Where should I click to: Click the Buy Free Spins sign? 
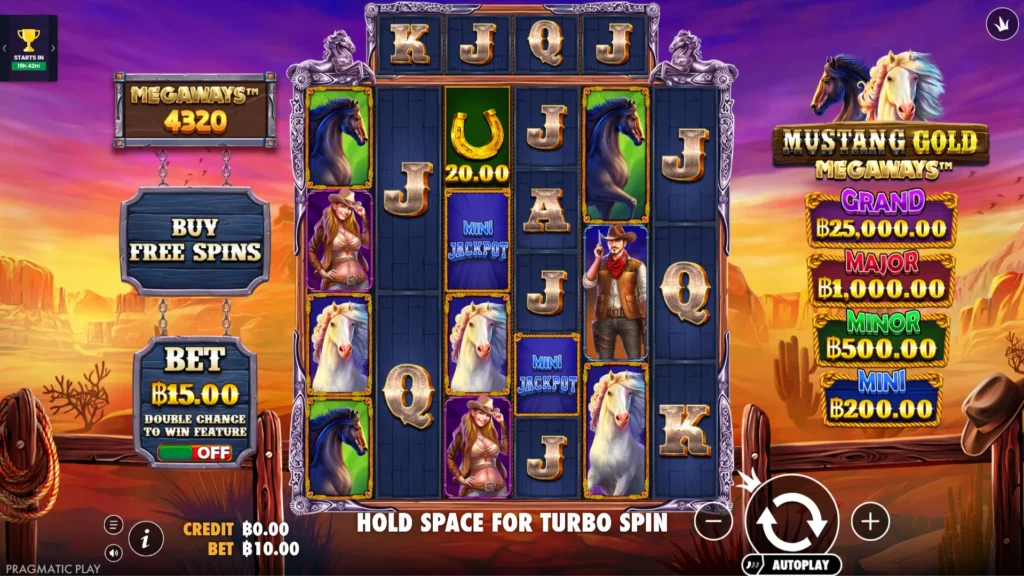(x=194, y=240)
